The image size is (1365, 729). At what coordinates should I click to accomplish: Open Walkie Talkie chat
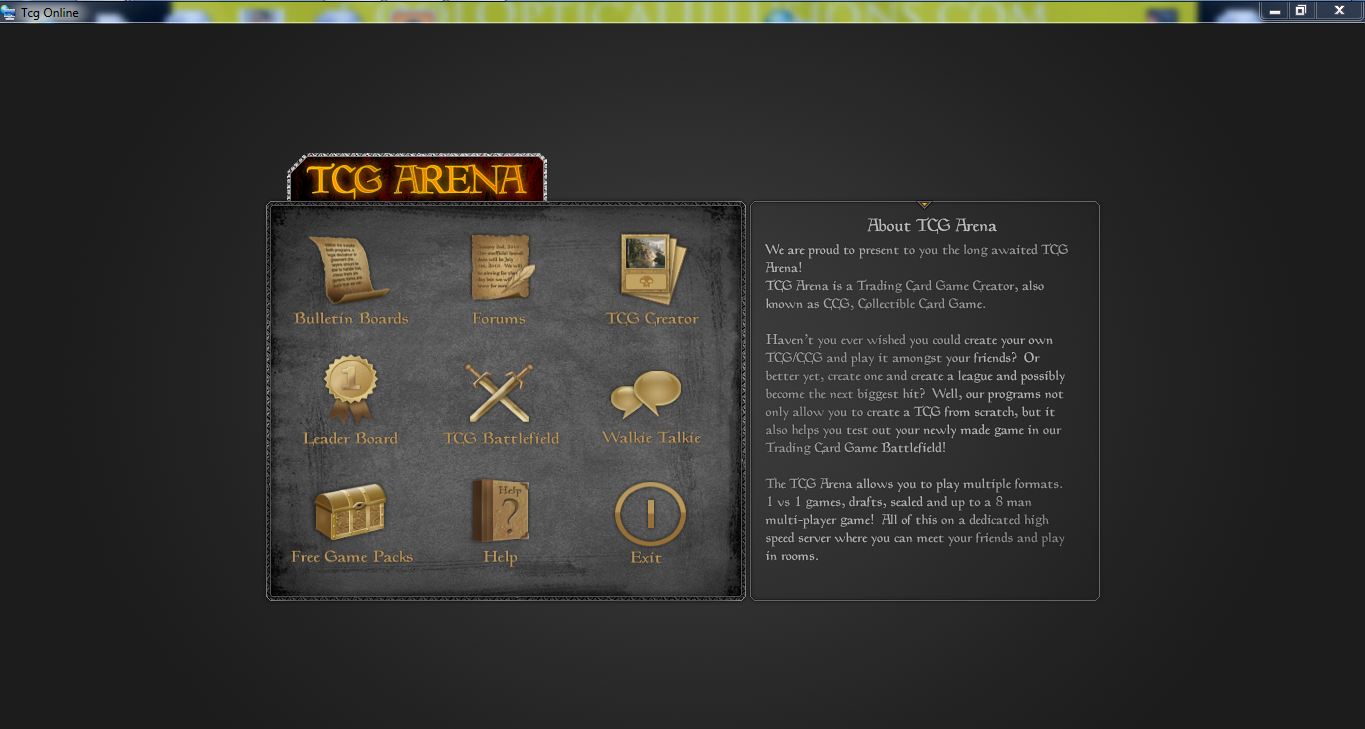point(647,394)
